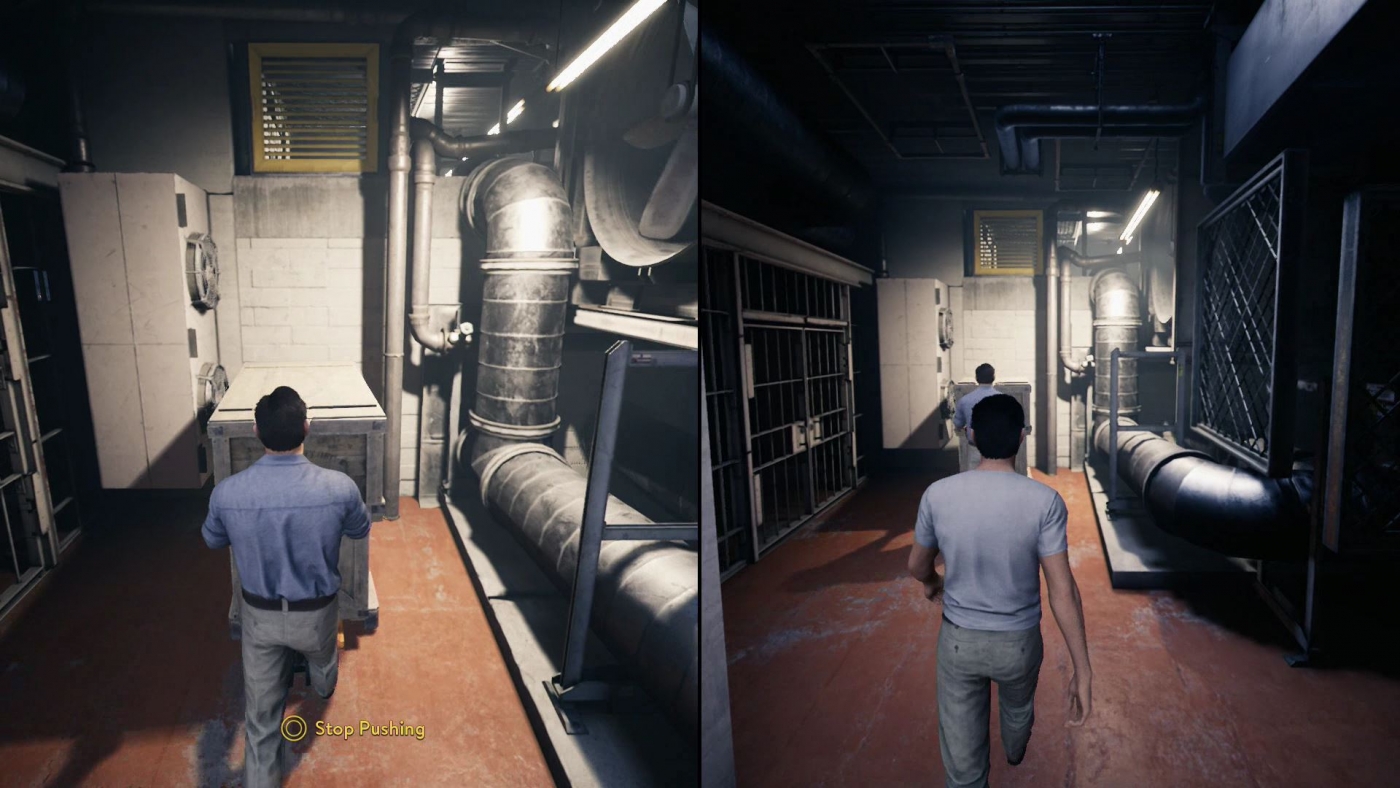Select the Stop Pushing action prompt
This screenshot has width=1400, height=788.
coord(373,730)
